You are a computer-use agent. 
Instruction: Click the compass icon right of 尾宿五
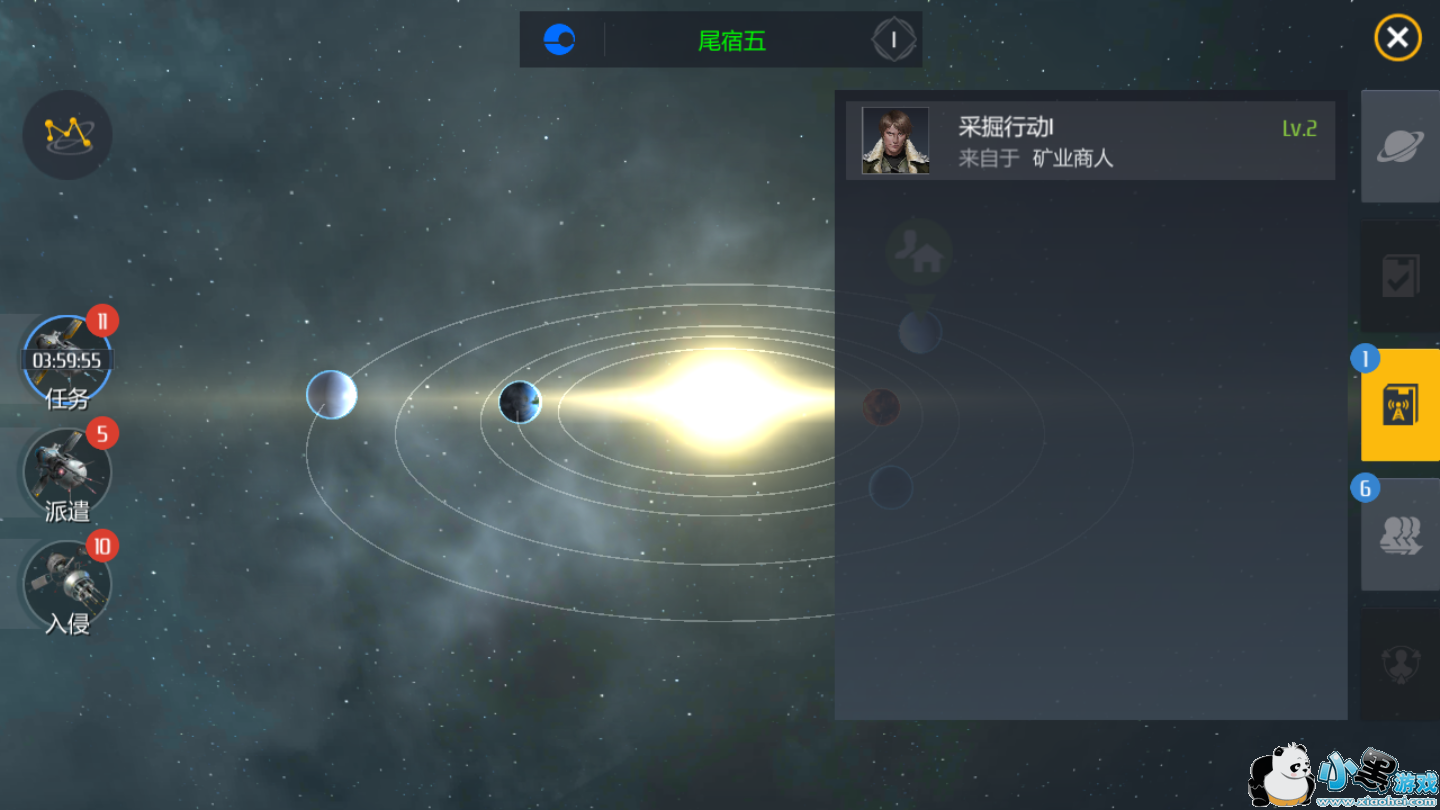(x=893, y=40)
